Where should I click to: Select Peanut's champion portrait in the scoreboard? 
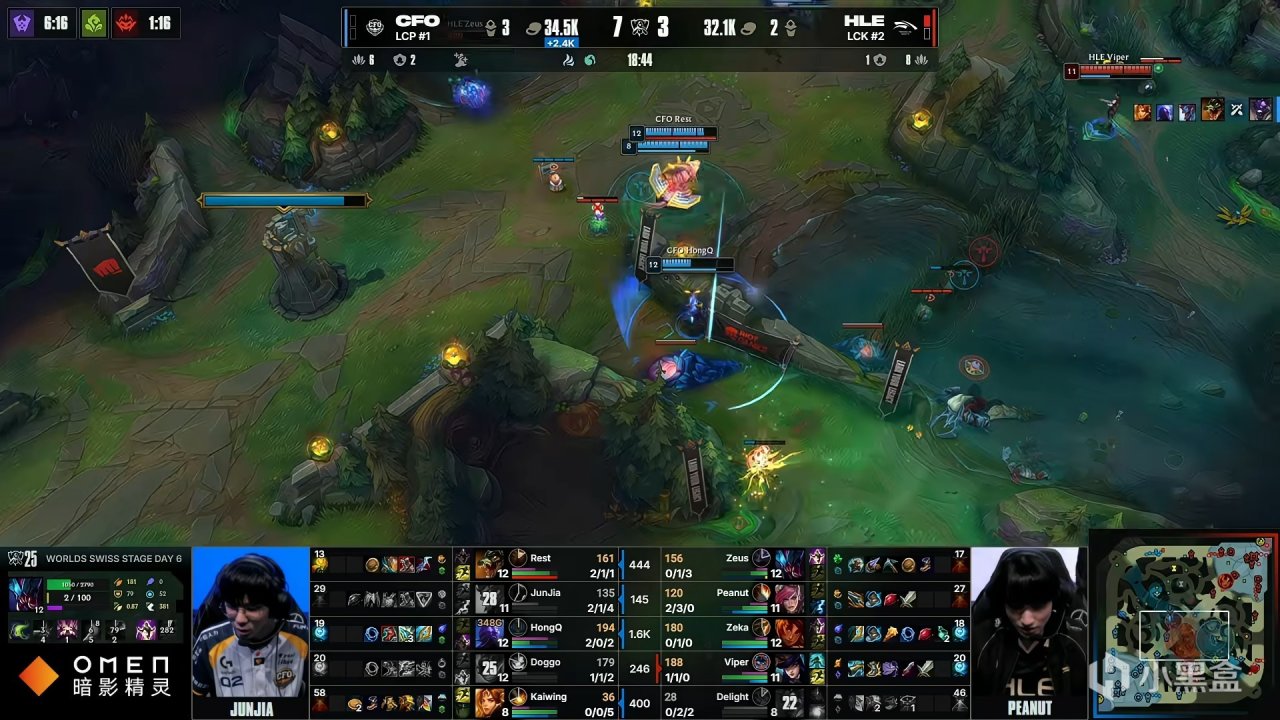click(x=787, y=598)
